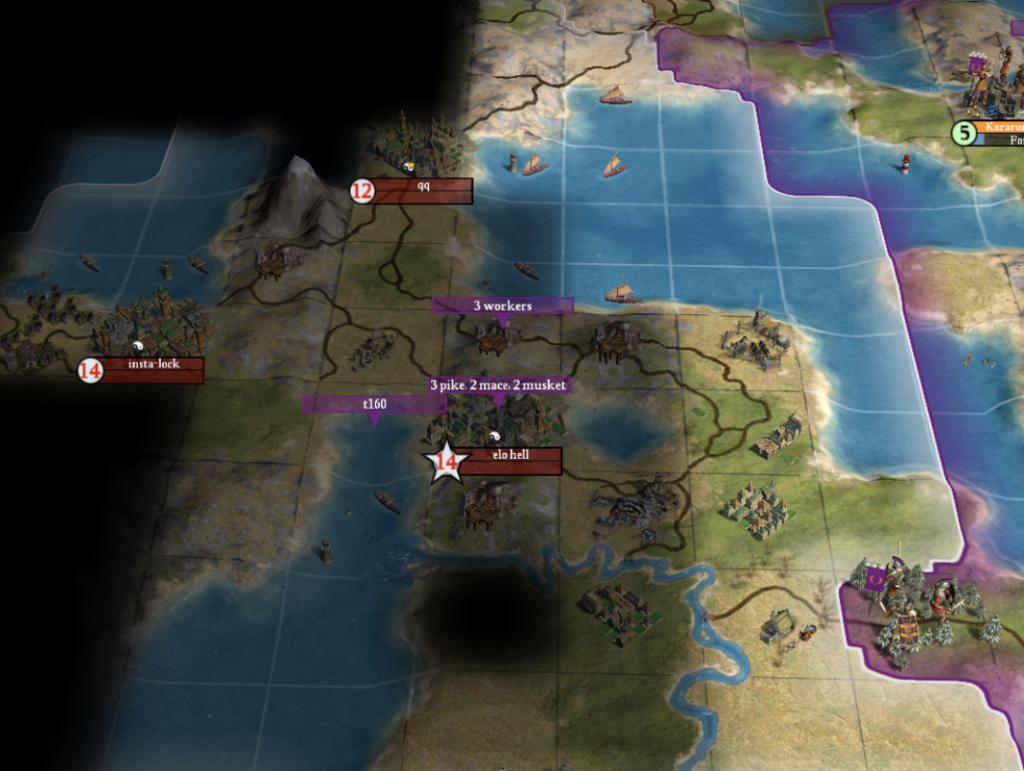1024x771 pixels.
Task: Select the qq city name bar
Action: click(422, 190)
